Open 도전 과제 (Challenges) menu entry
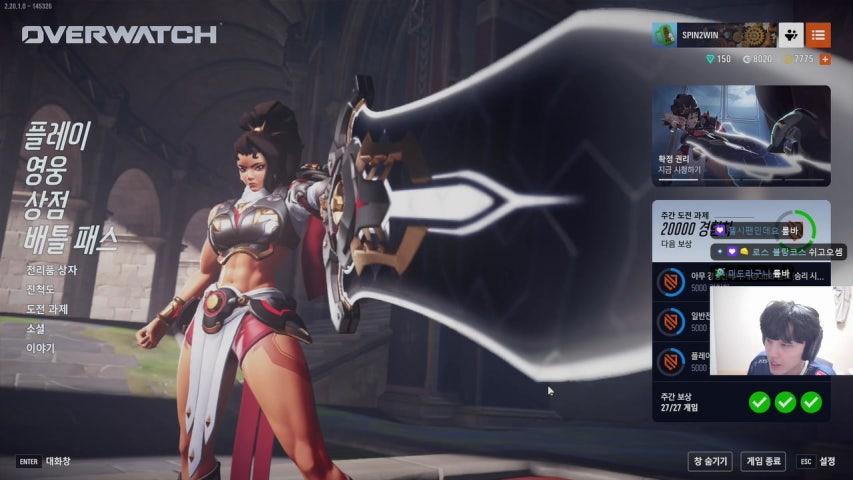Screen dimensions: 853x480 pyautogui.click(x=47, y=309)
